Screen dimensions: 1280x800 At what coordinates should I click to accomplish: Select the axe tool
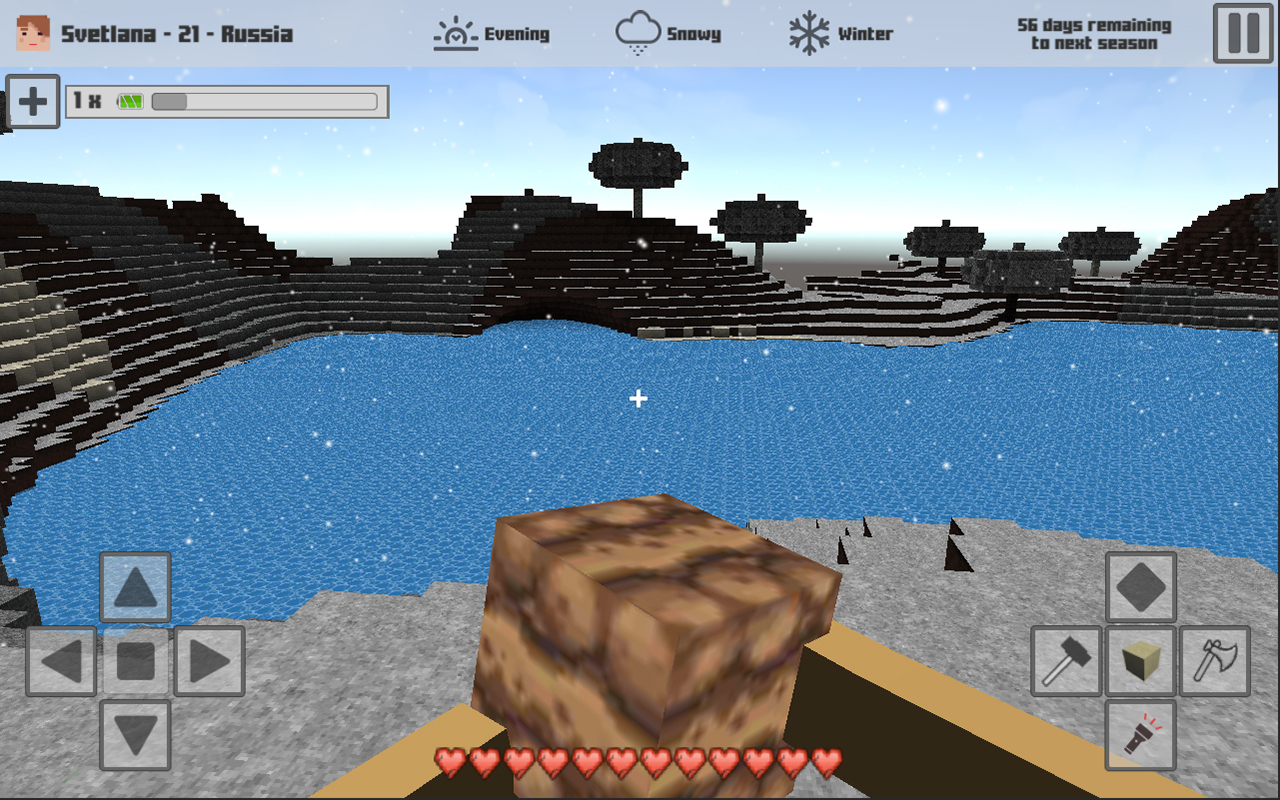point(1215,662)
